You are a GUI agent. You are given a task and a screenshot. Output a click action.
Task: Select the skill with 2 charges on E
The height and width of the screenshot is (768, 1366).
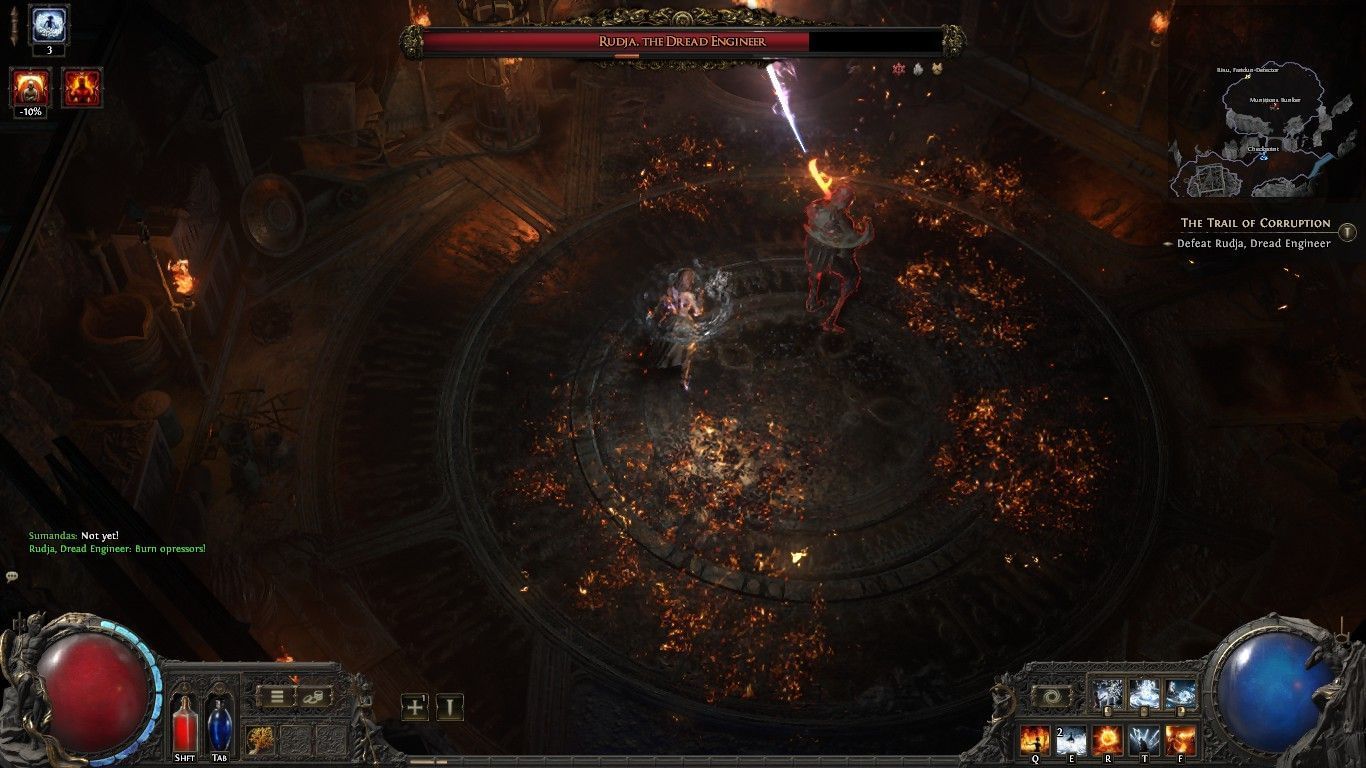tap(1072, 739)
